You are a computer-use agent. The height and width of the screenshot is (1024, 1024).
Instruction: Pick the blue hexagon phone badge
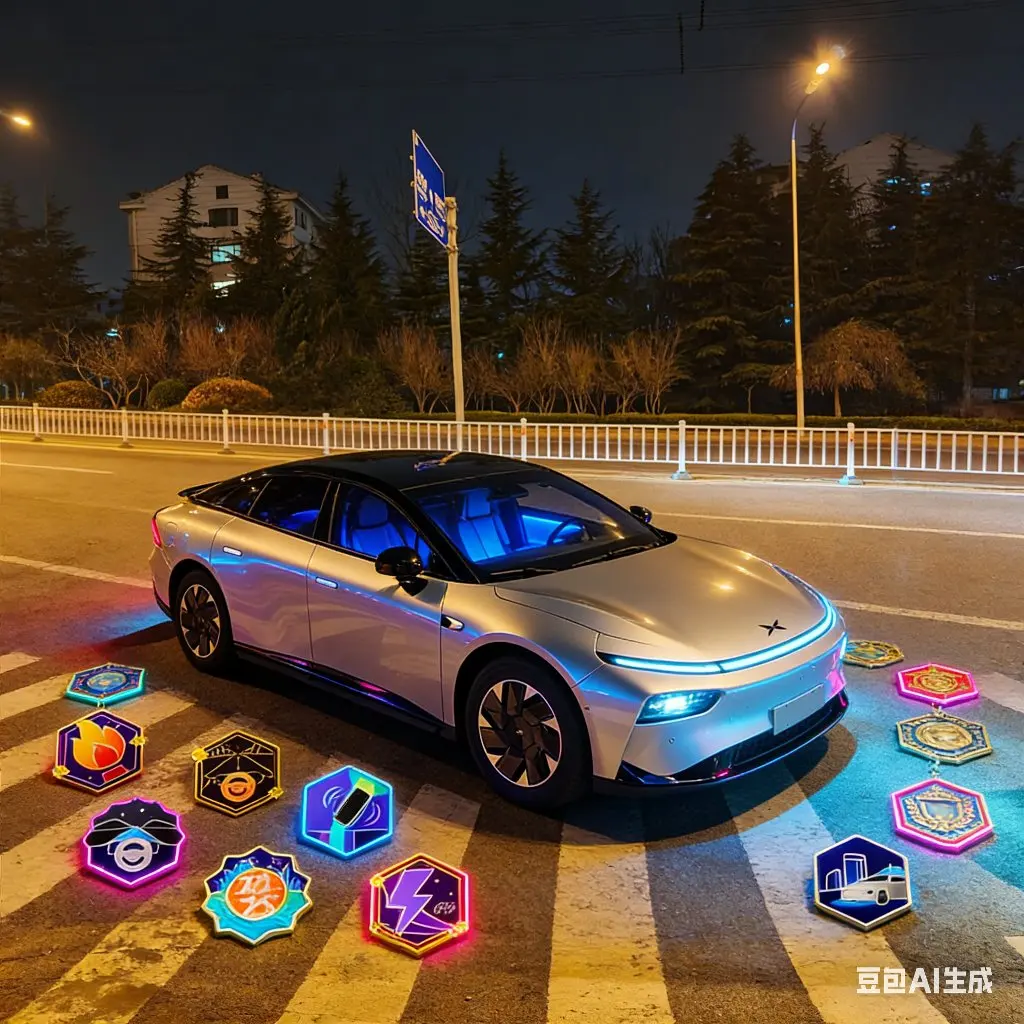347,811
